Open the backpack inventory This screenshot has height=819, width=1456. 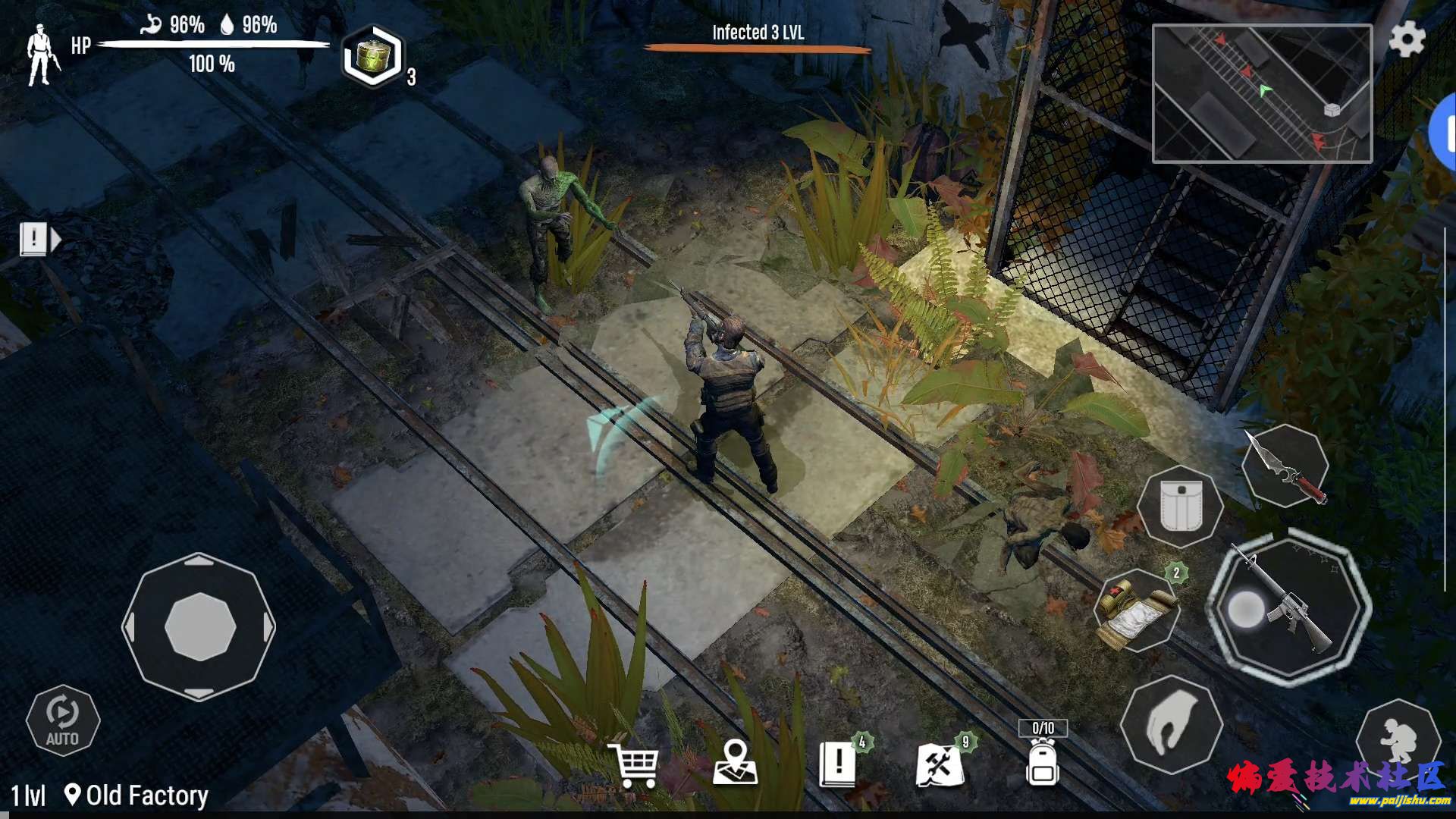pos(1043,761)
